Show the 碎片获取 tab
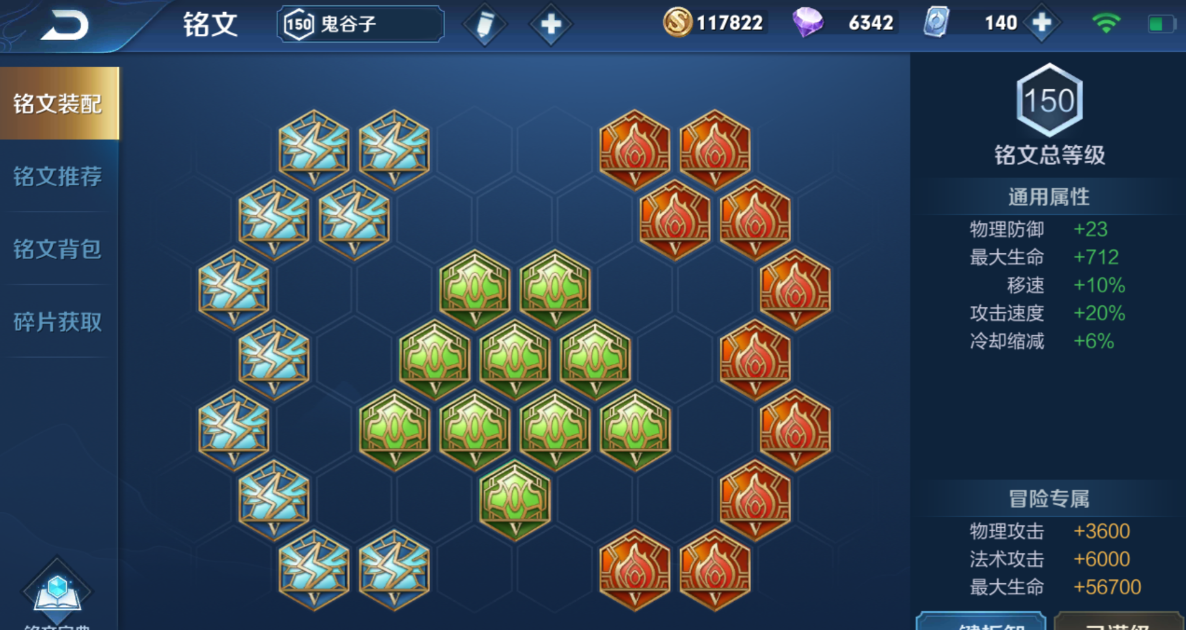 pyautogui.click(x=58, y=322)
